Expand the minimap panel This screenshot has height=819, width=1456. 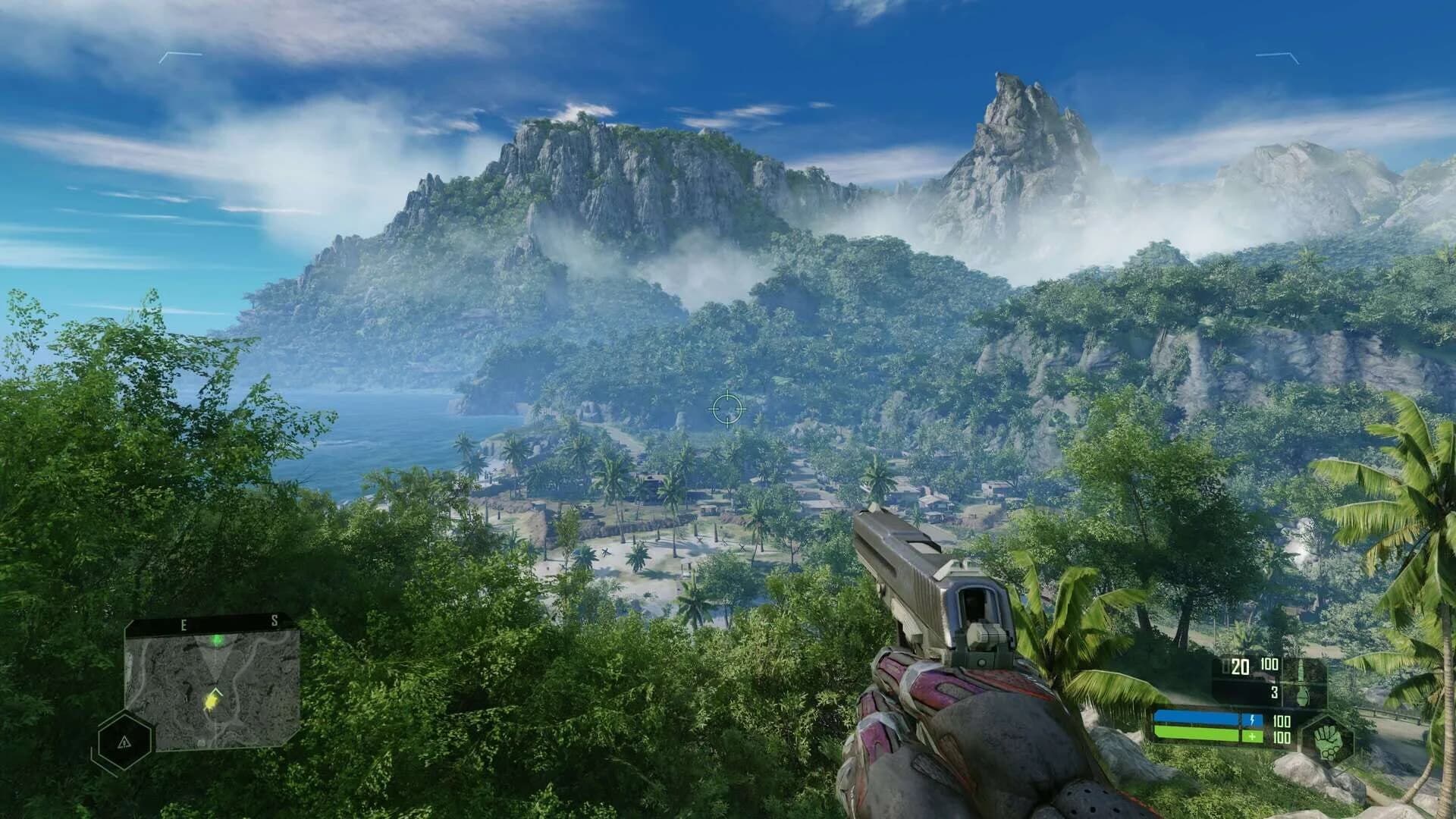212,690
